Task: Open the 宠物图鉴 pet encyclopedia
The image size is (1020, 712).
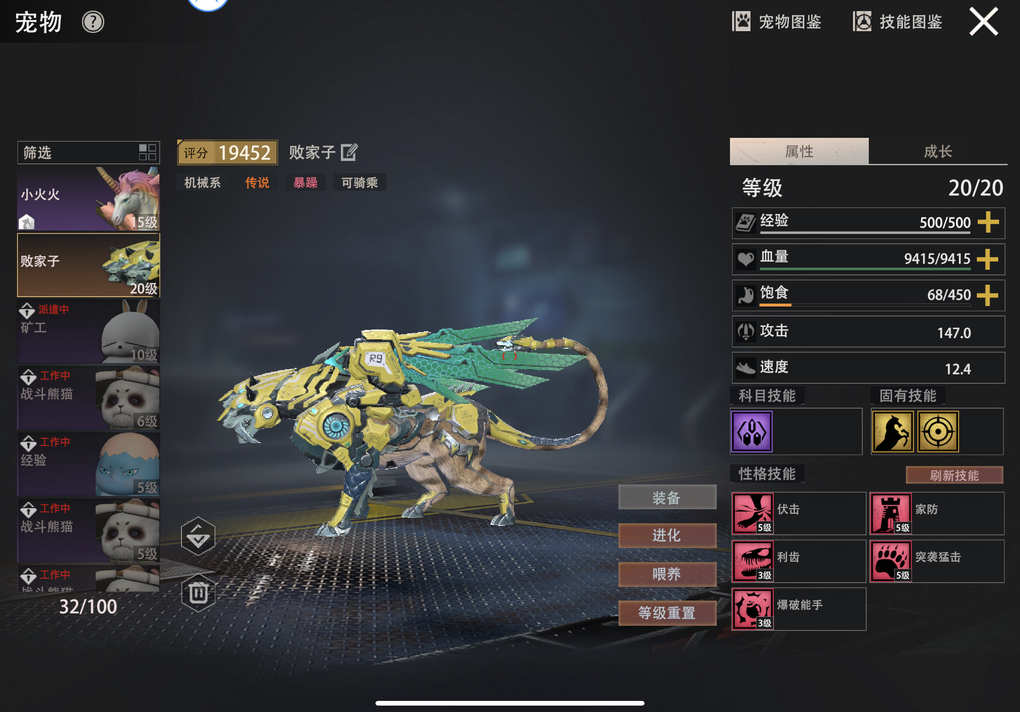Action: (x=777, y=22)
